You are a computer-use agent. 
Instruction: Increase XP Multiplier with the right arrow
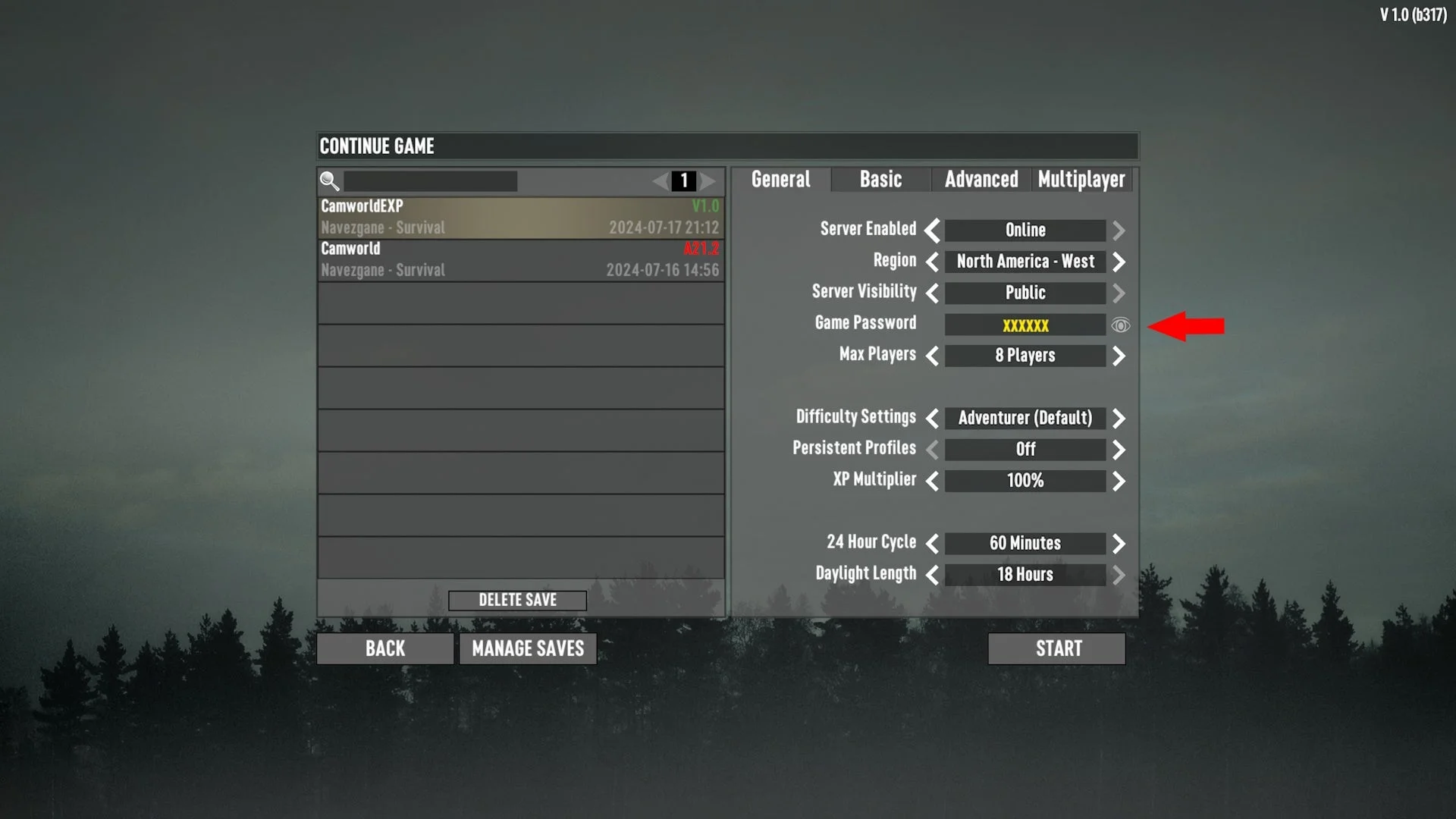pyautogui.click(x=1119, y=481)
